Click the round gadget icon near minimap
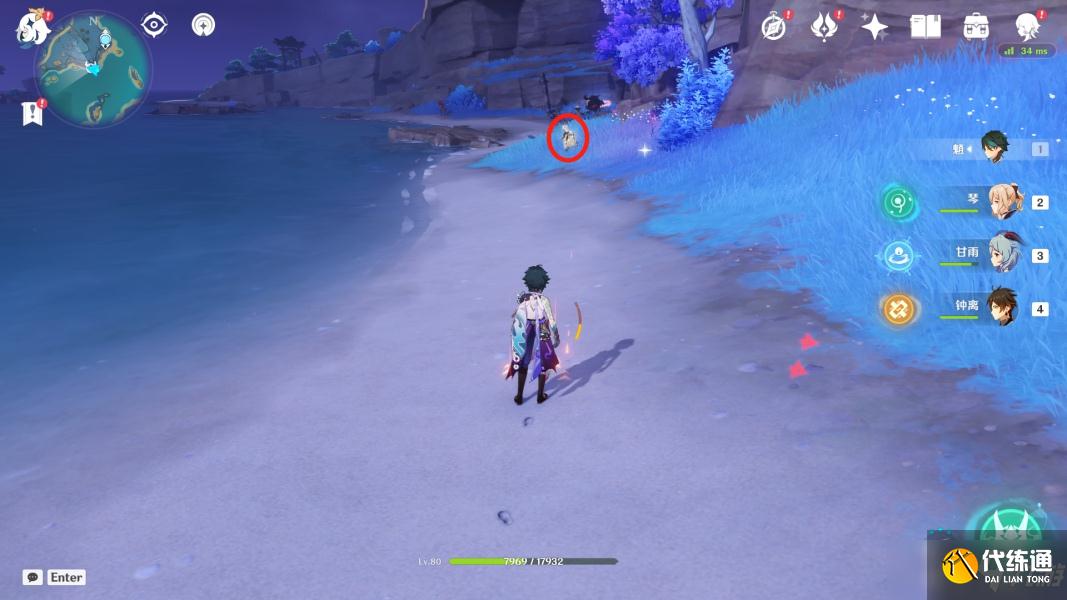This screenshot has height=600, width=1067. coord(204,25)
